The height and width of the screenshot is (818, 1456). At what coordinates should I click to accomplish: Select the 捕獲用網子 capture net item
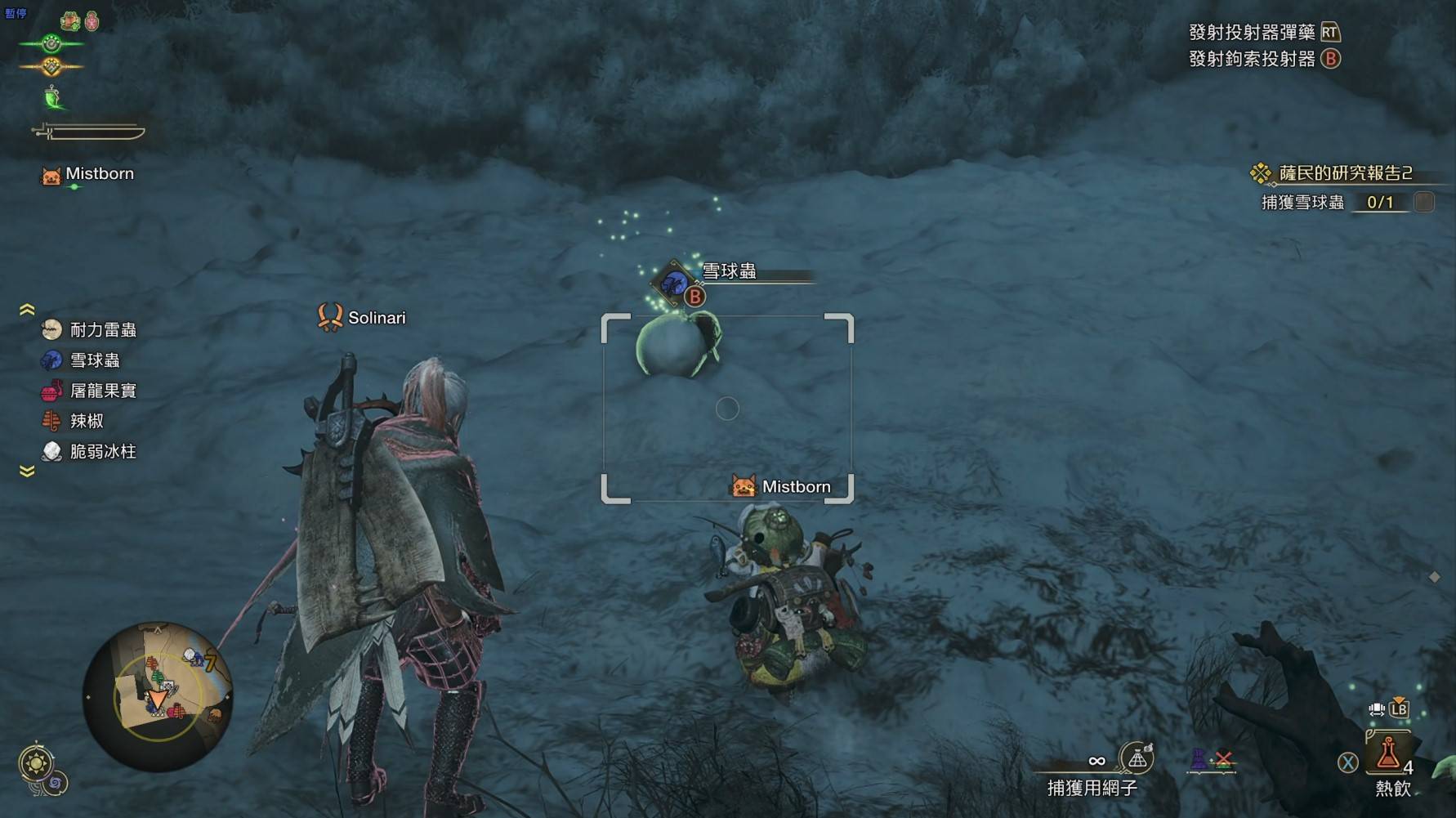tap(1136, 759)
